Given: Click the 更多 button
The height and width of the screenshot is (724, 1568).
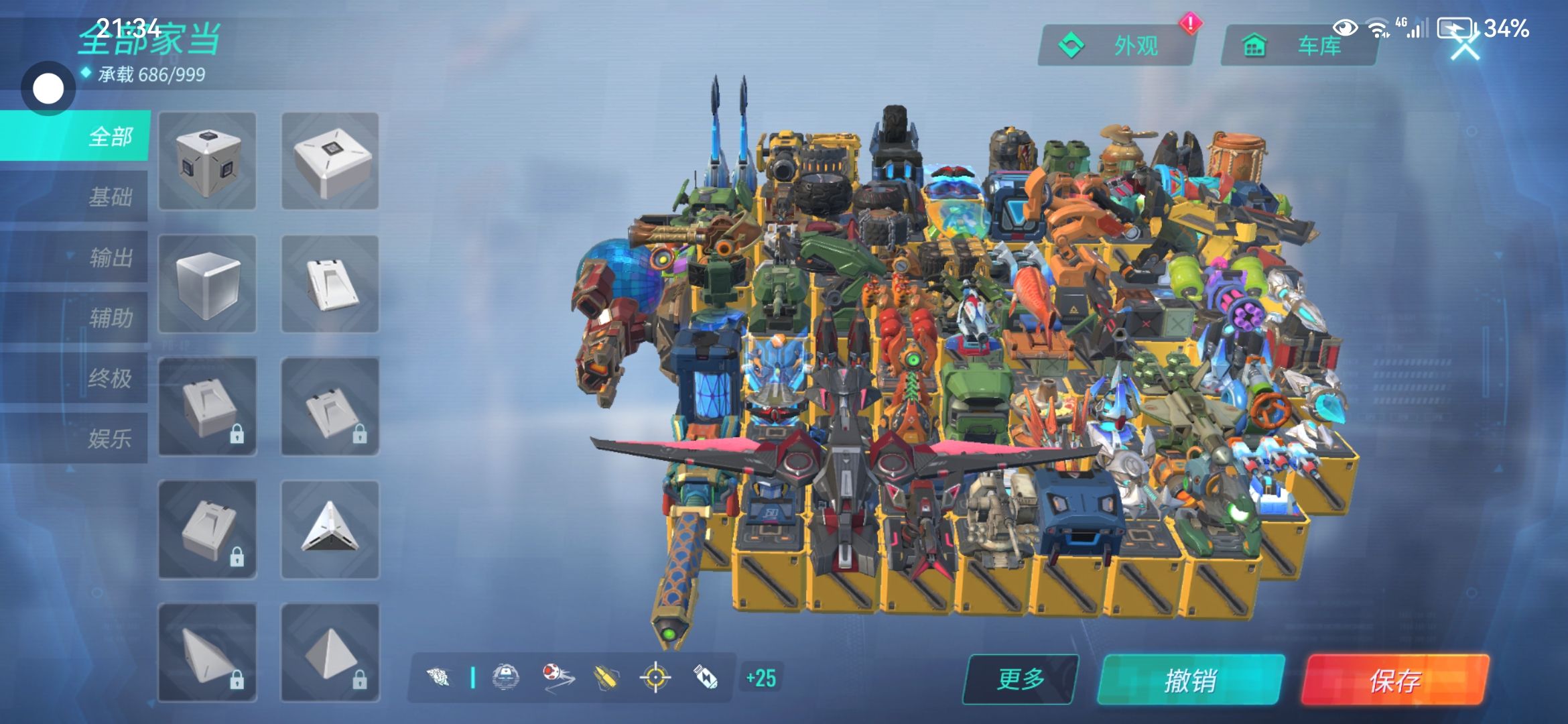Looking at the screenshot, I should pyautogui.click(x=1021, y=679).
